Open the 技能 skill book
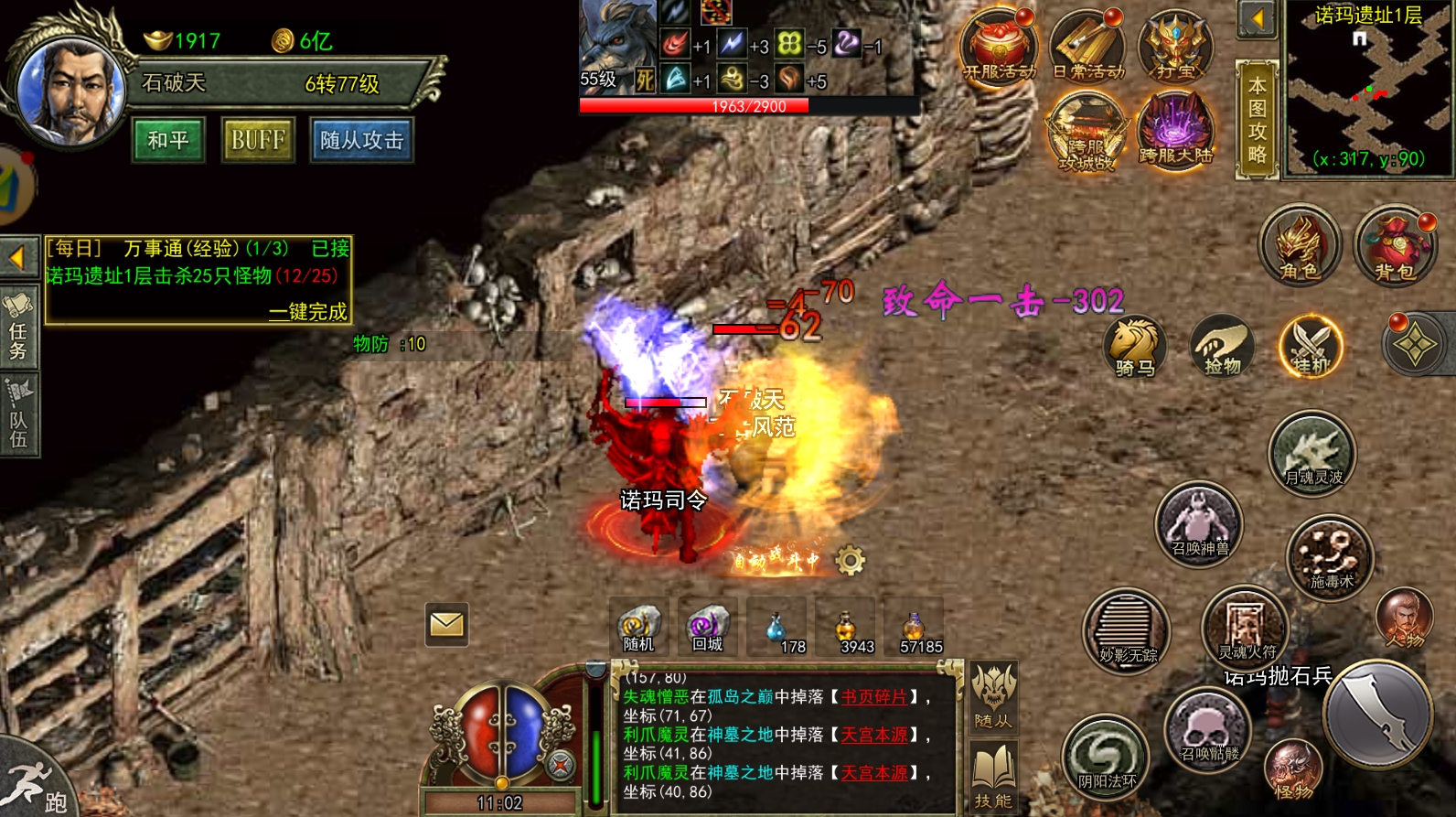The image size is (1456, 817). pyautogui.click(x=993, y=777)
